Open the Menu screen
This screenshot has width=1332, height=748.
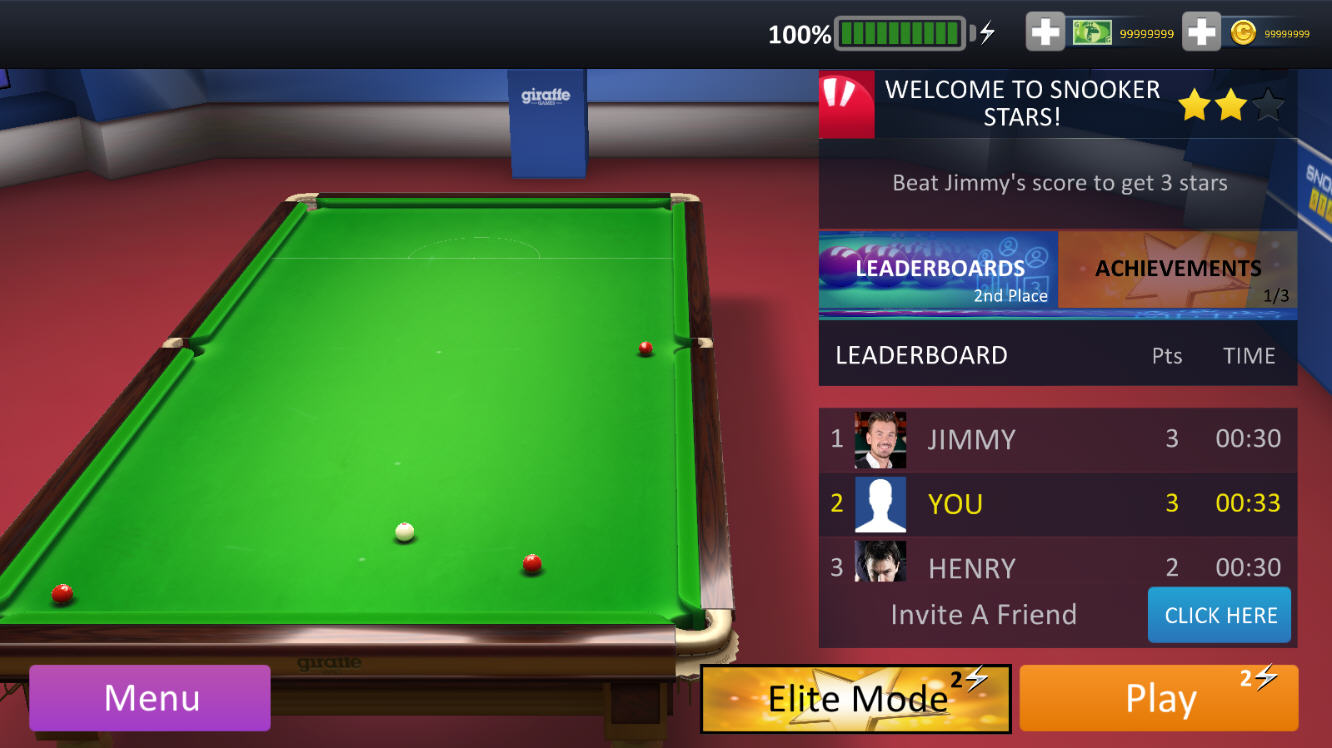pos(149,697)
